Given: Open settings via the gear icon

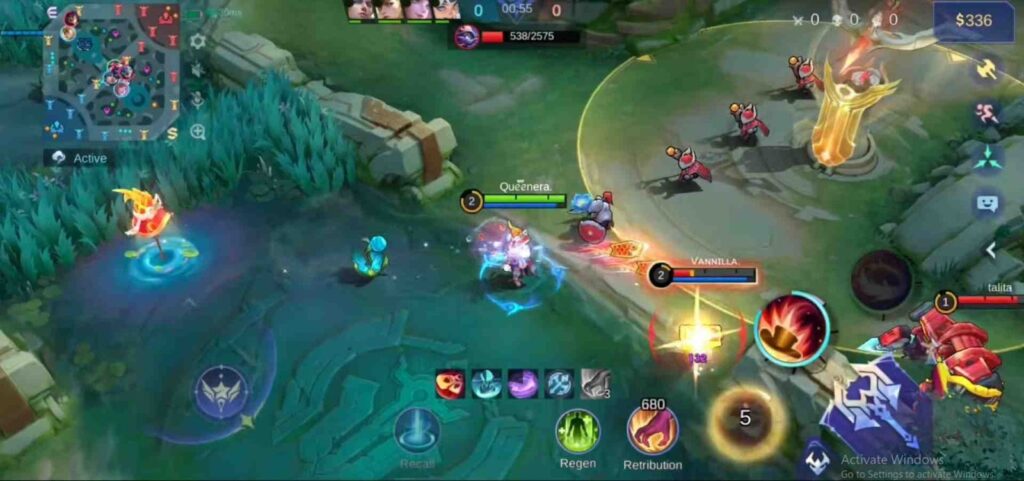Looking at the screenshot, I should [198, 41].
